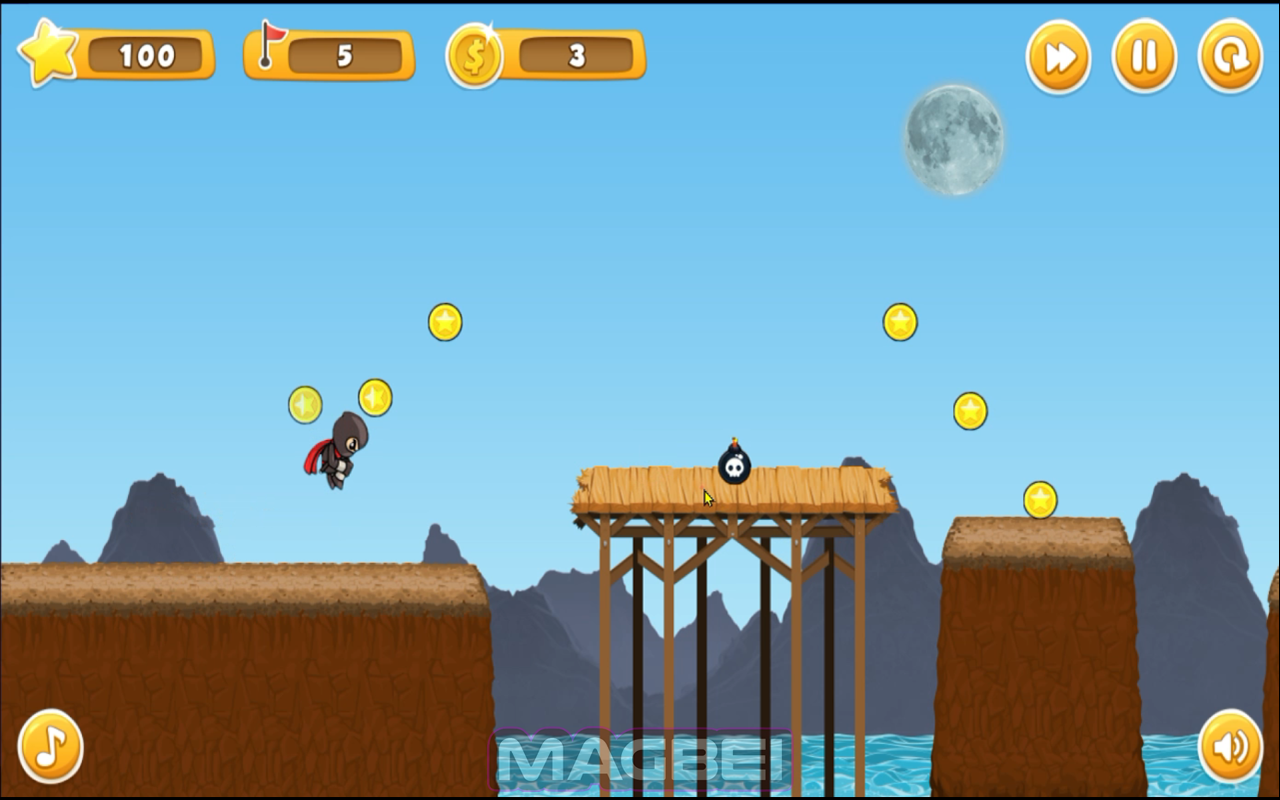
Task: Click the flag counter showing 5
Action: click(x=345, y=56)
